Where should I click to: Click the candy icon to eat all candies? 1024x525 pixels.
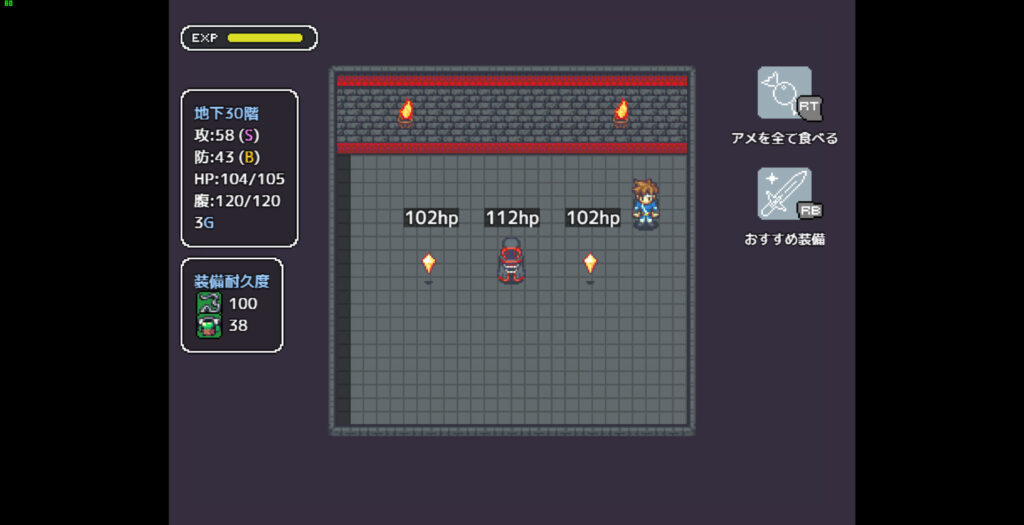click(784, 93)
